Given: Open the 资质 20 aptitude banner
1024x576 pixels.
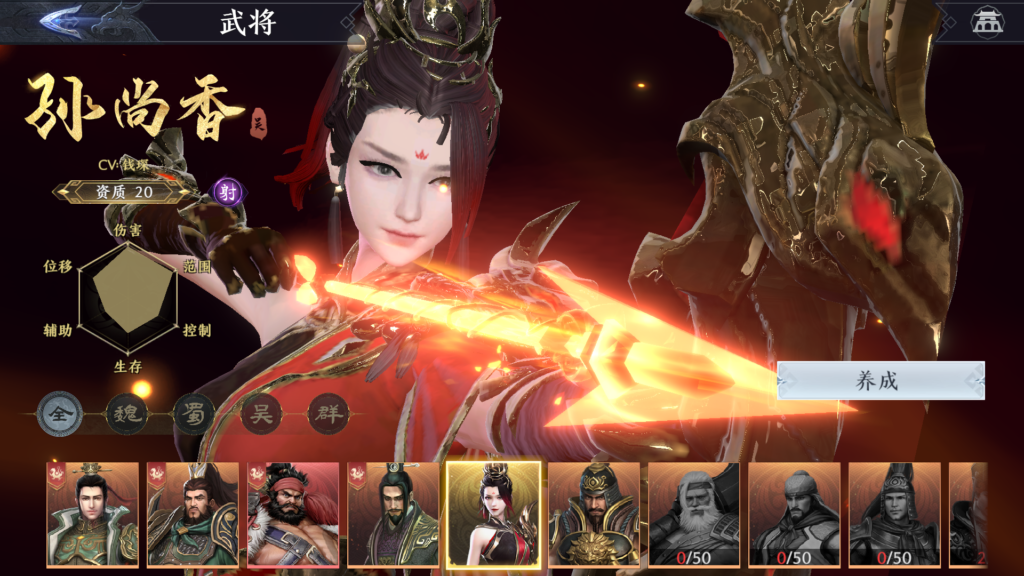Looking at the screenshot, I should click(x=123, y=192).
